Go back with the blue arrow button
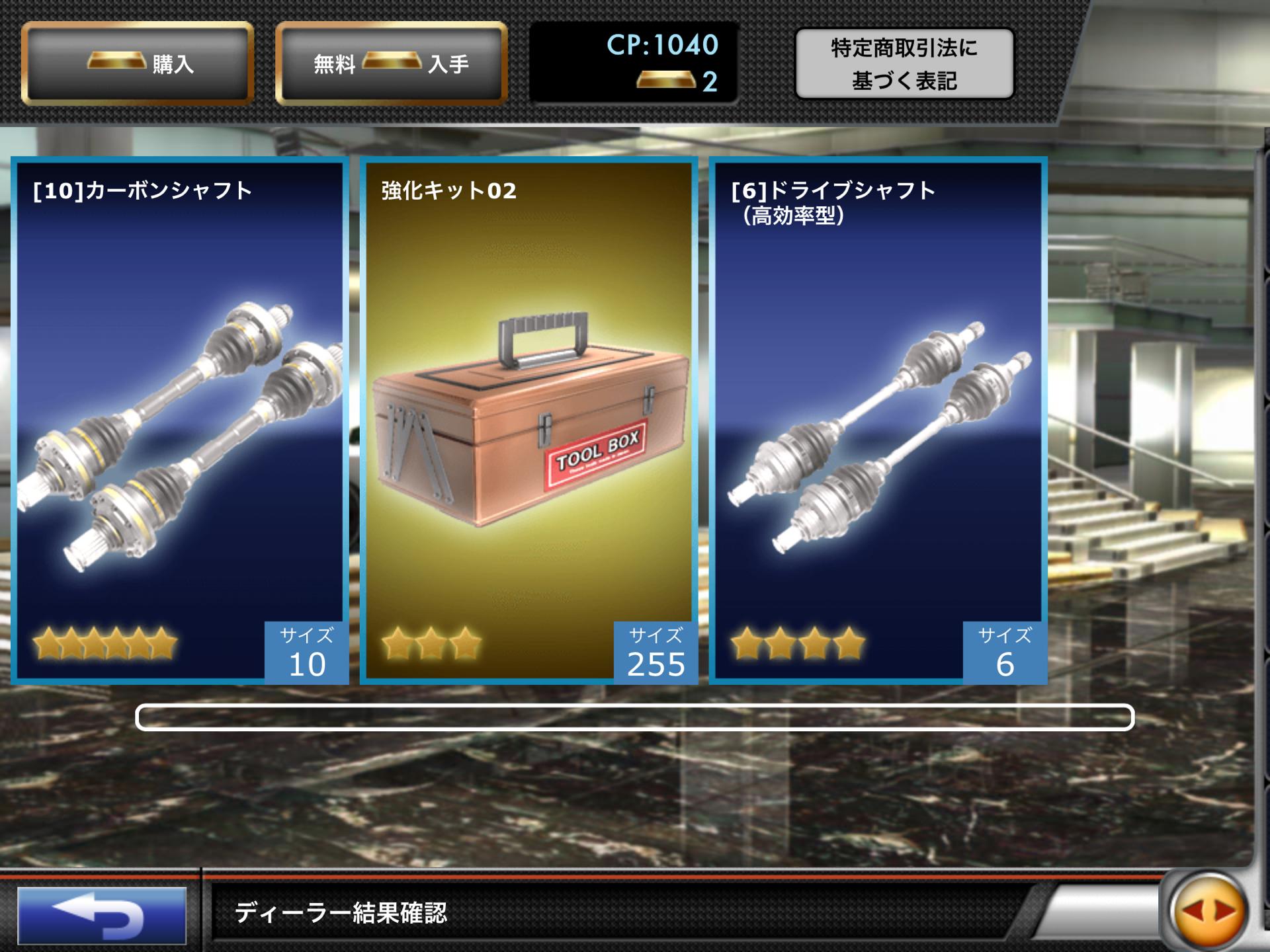The height and width of the screenshot is (952, 1270). pyautogui.click(x=102, y=916)
